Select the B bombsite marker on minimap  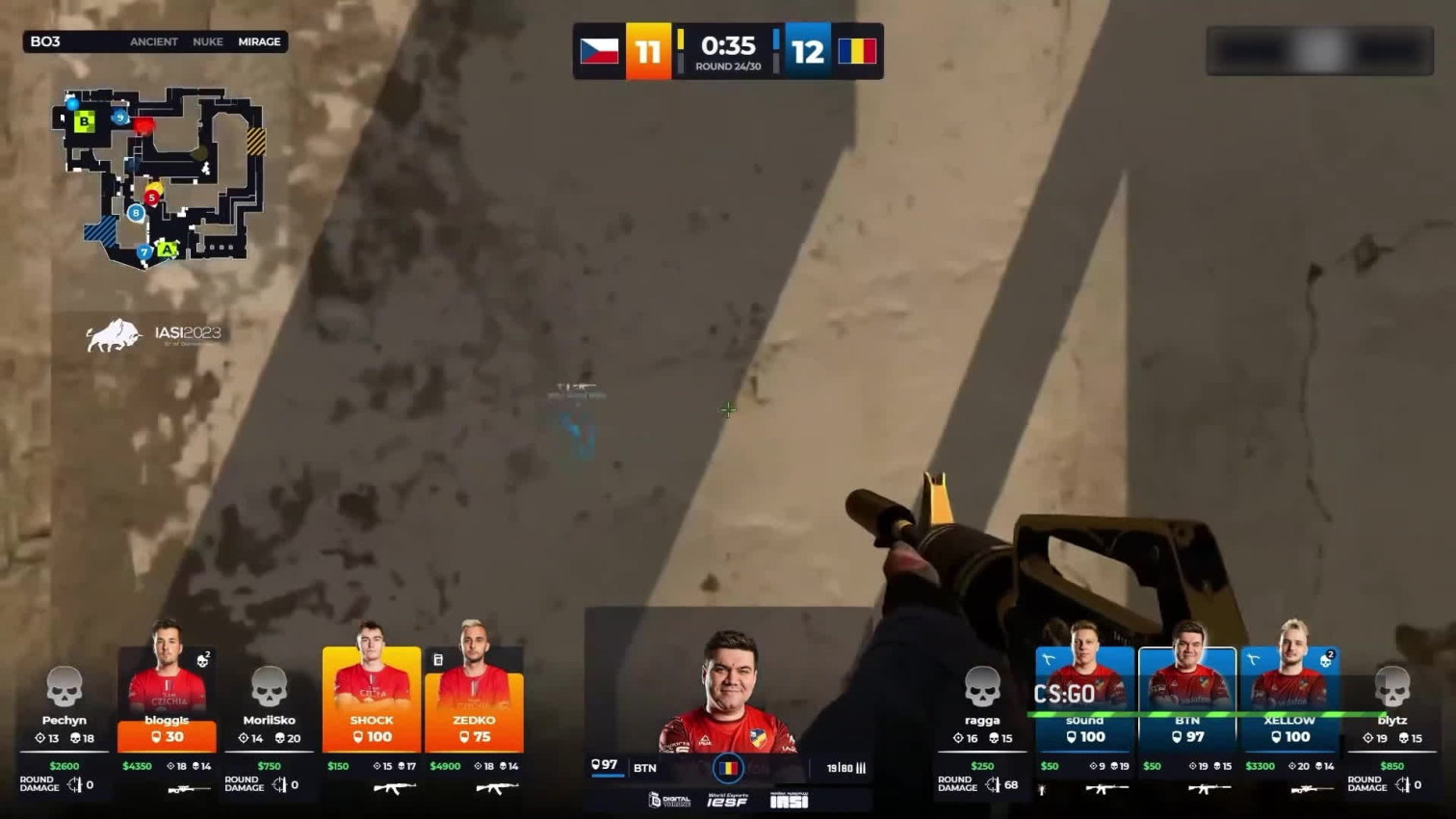tap(85, 121)
